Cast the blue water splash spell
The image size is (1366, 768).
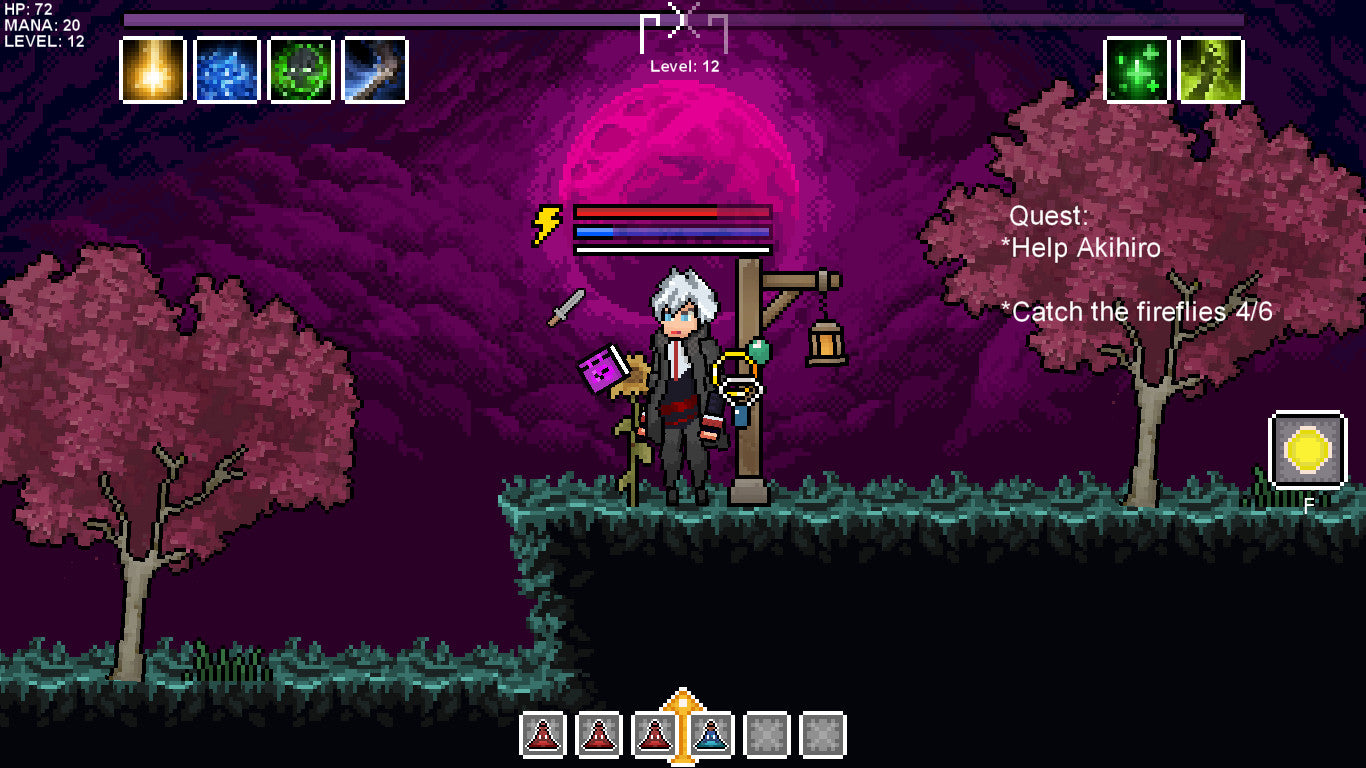227,70
